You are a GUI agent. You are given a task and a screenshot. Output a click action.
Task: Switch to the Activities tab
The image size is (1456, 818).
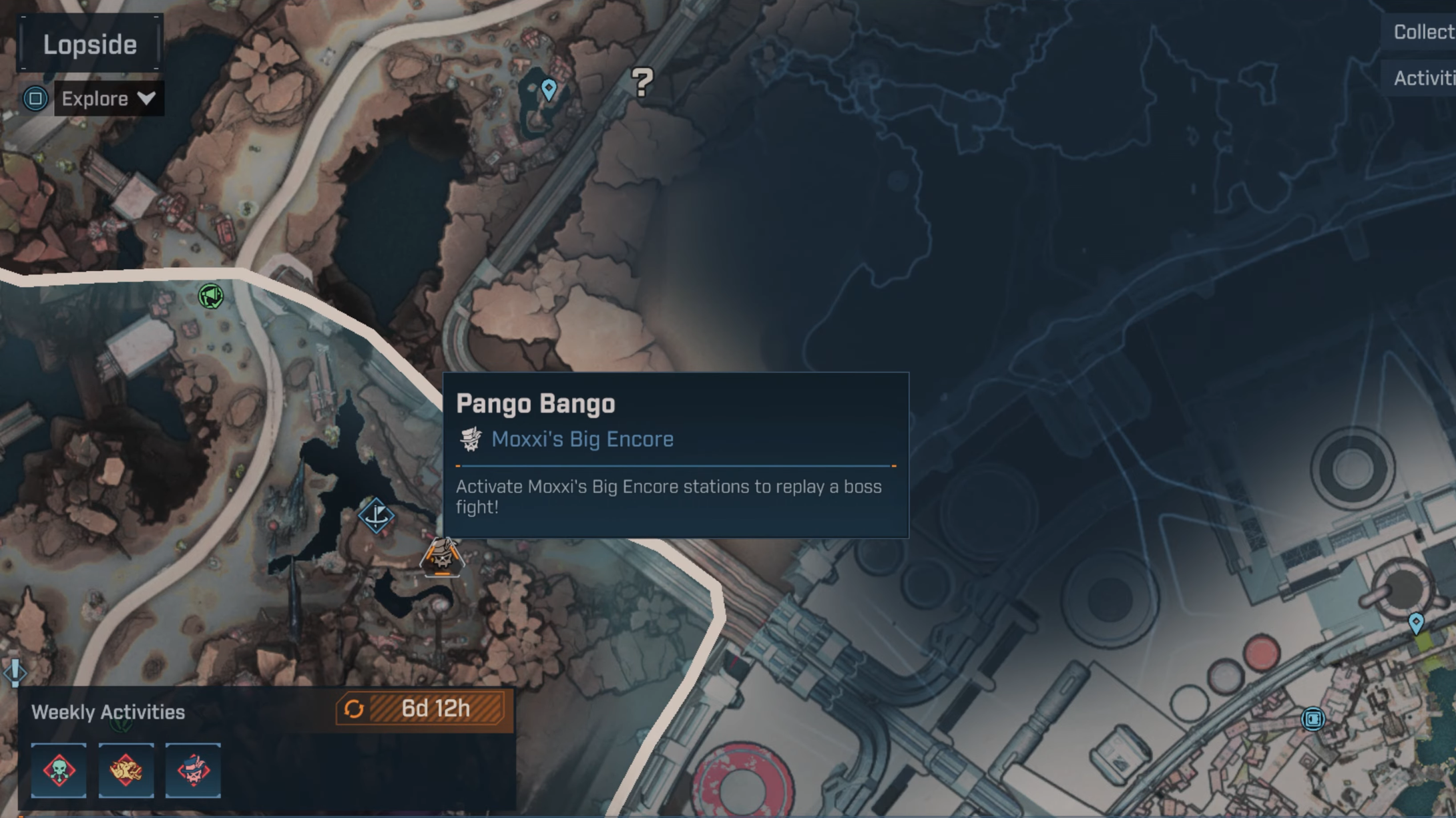1422,78
